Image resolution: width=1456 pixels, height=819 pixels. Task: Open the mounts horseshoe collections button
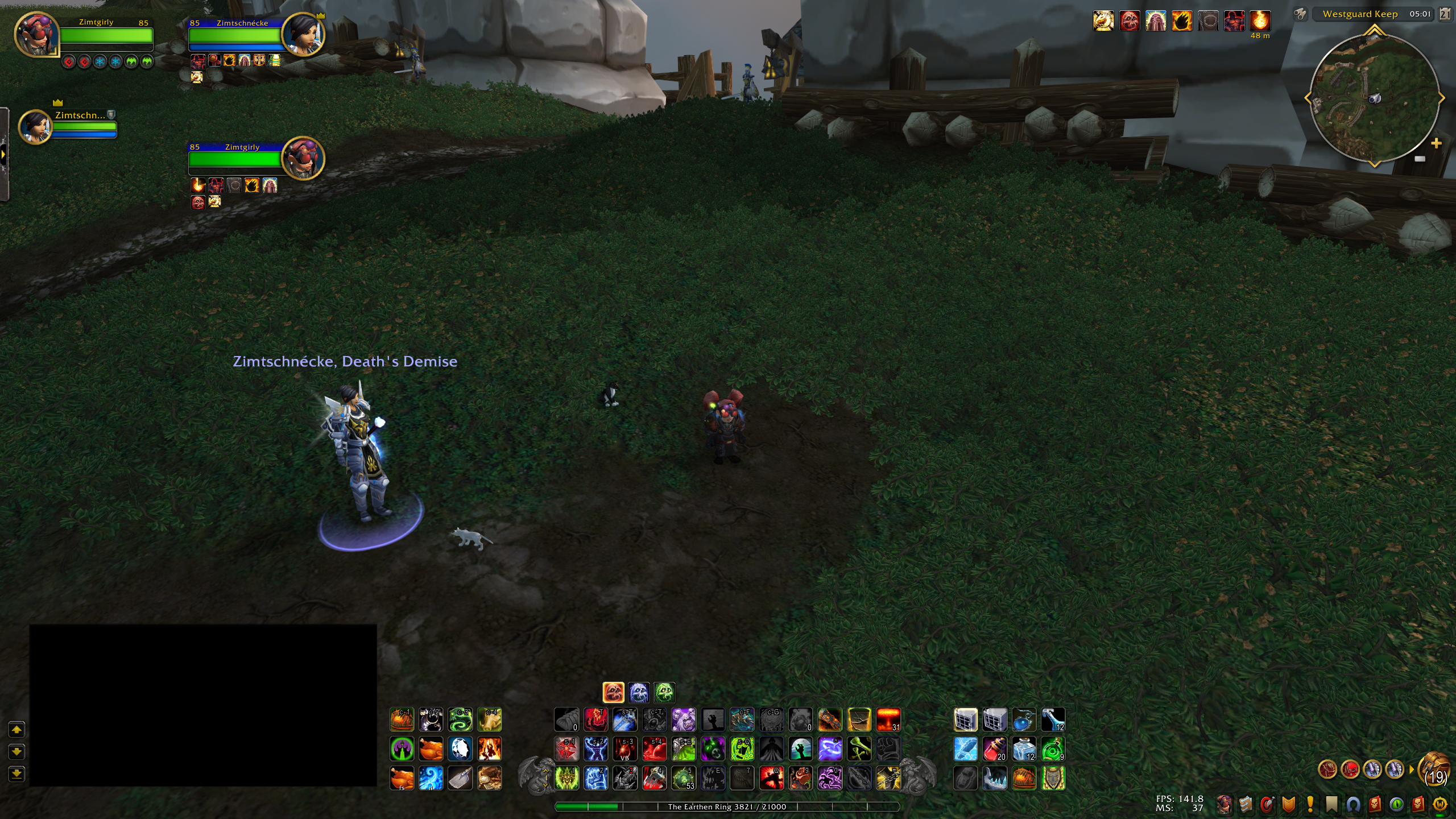point(1354,804)
